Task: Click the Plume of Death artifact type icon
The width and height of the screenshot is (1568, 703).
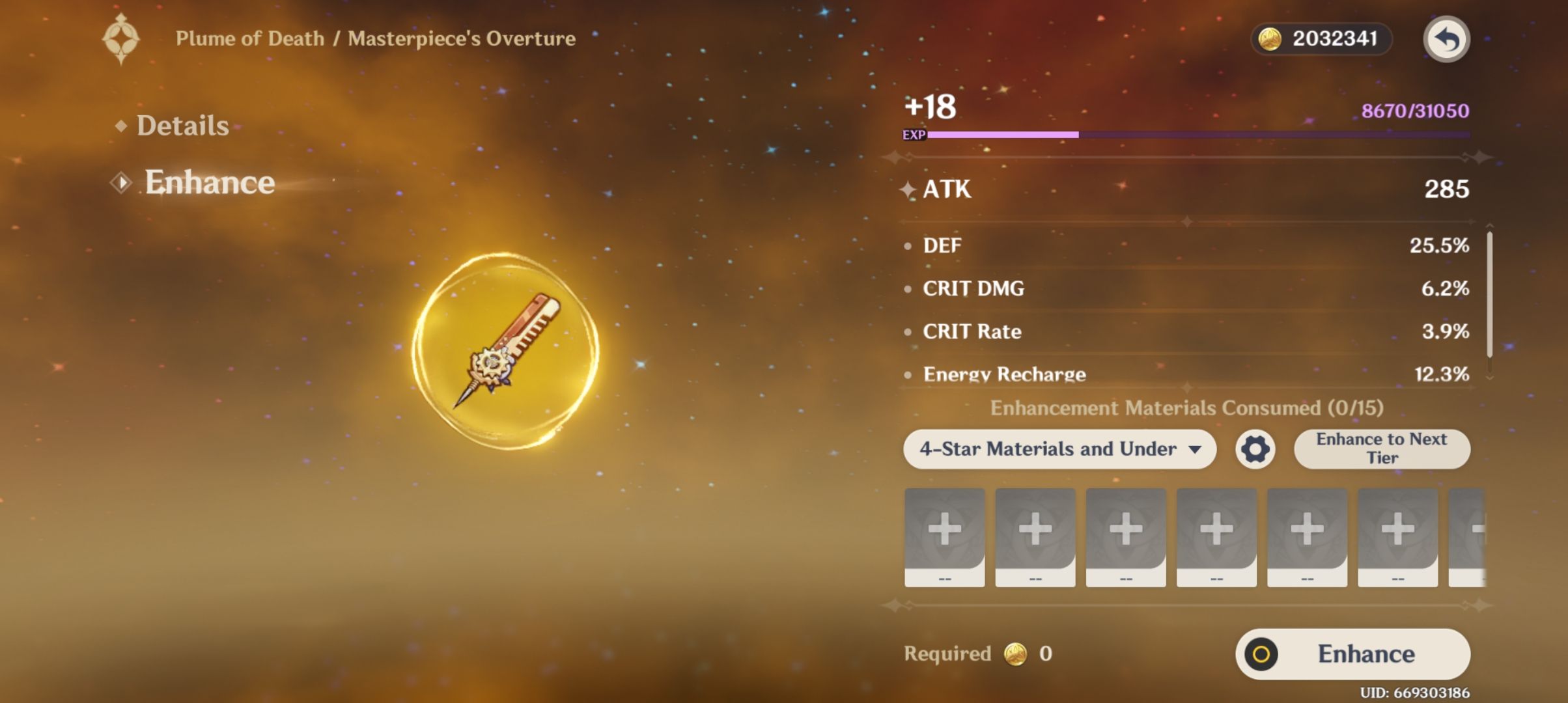Action: coord(121,37)
